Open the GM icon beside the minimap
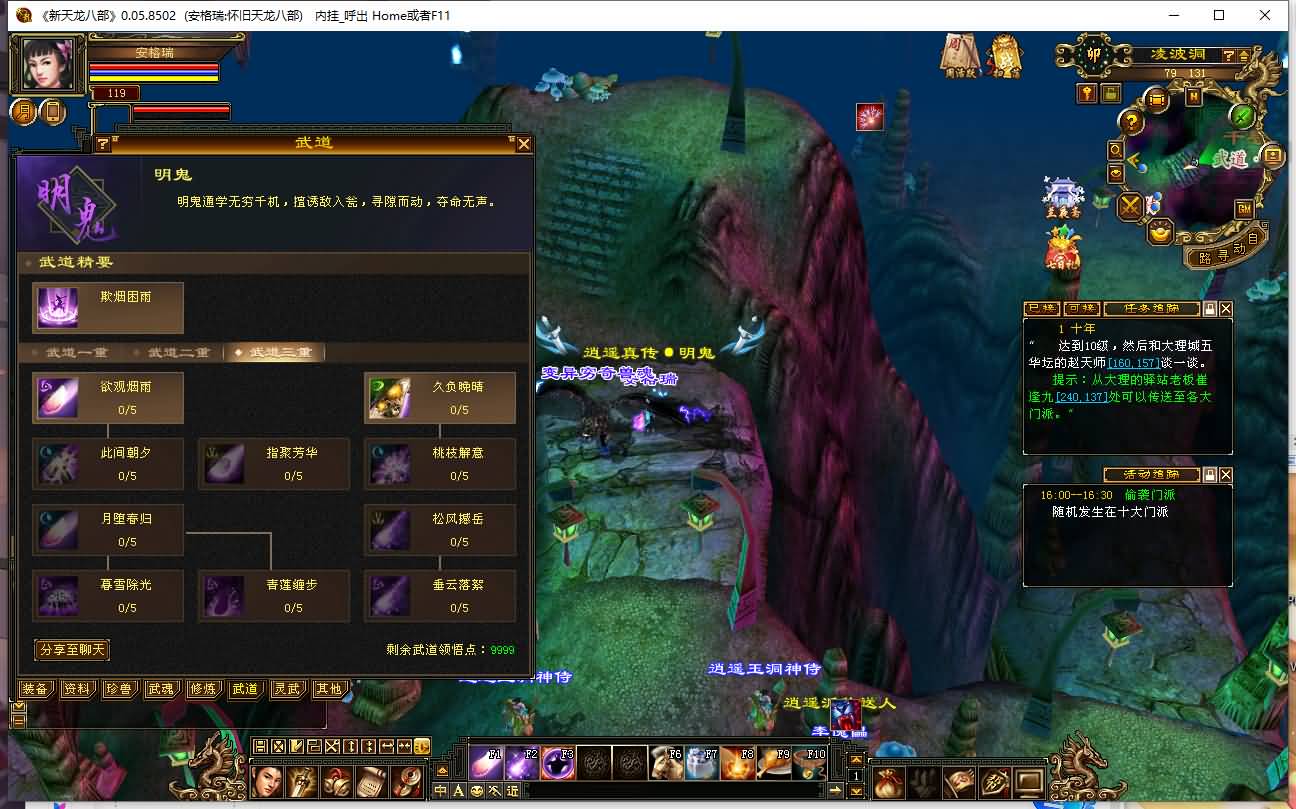The image size is (1296, 809). point(1243,209)
